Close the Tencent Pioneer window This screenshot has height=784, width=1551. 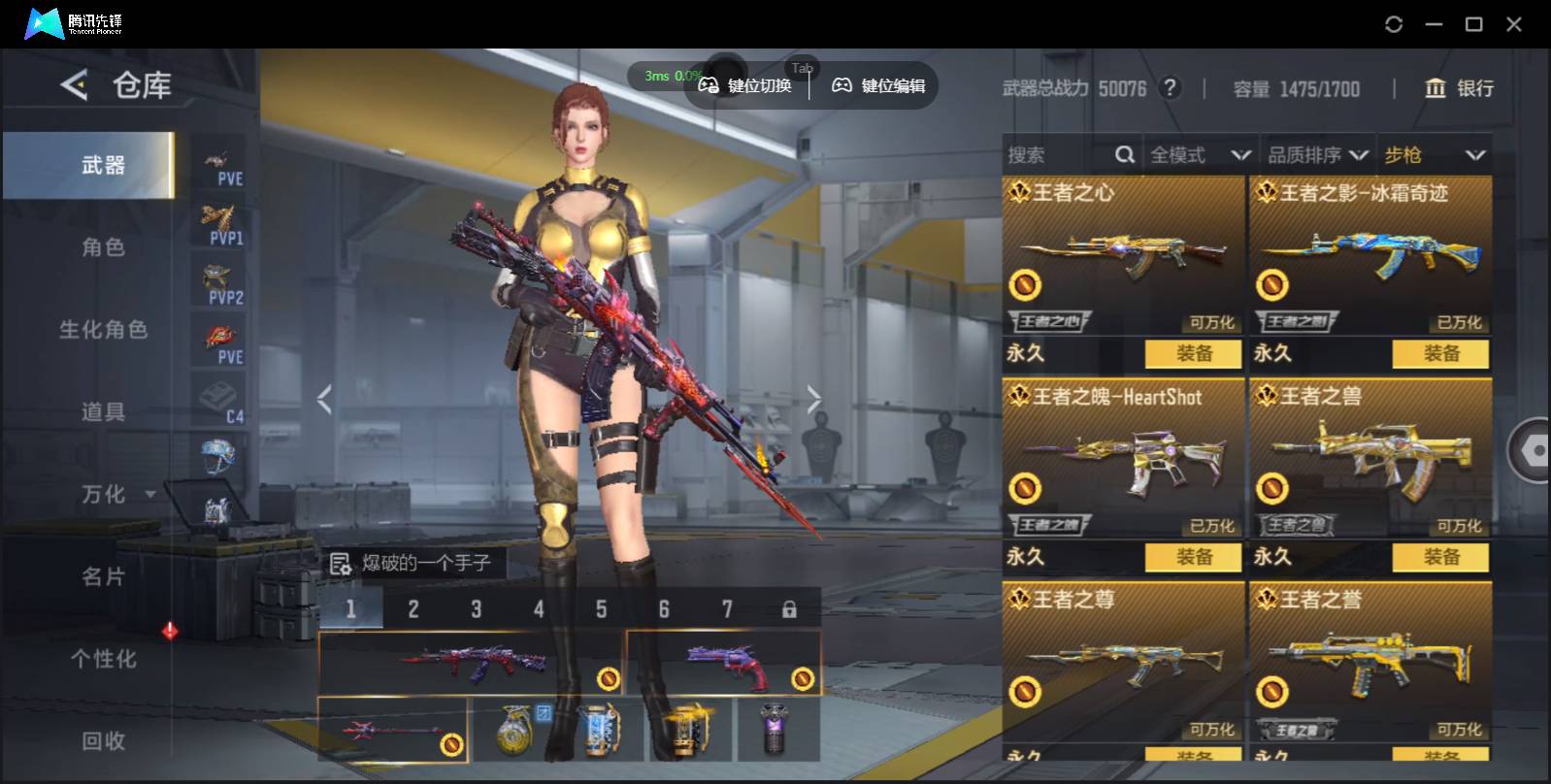pos(1514,24)
